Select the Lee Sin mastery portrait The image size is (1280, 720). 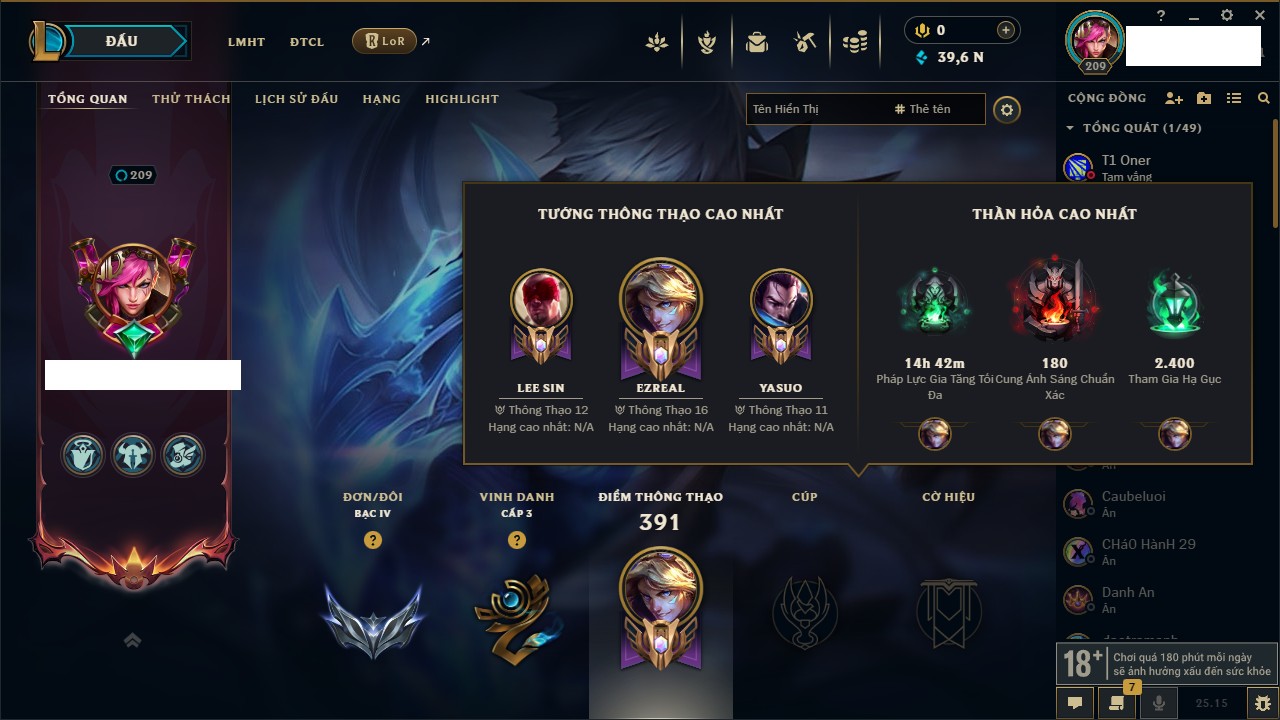(541, 300)
